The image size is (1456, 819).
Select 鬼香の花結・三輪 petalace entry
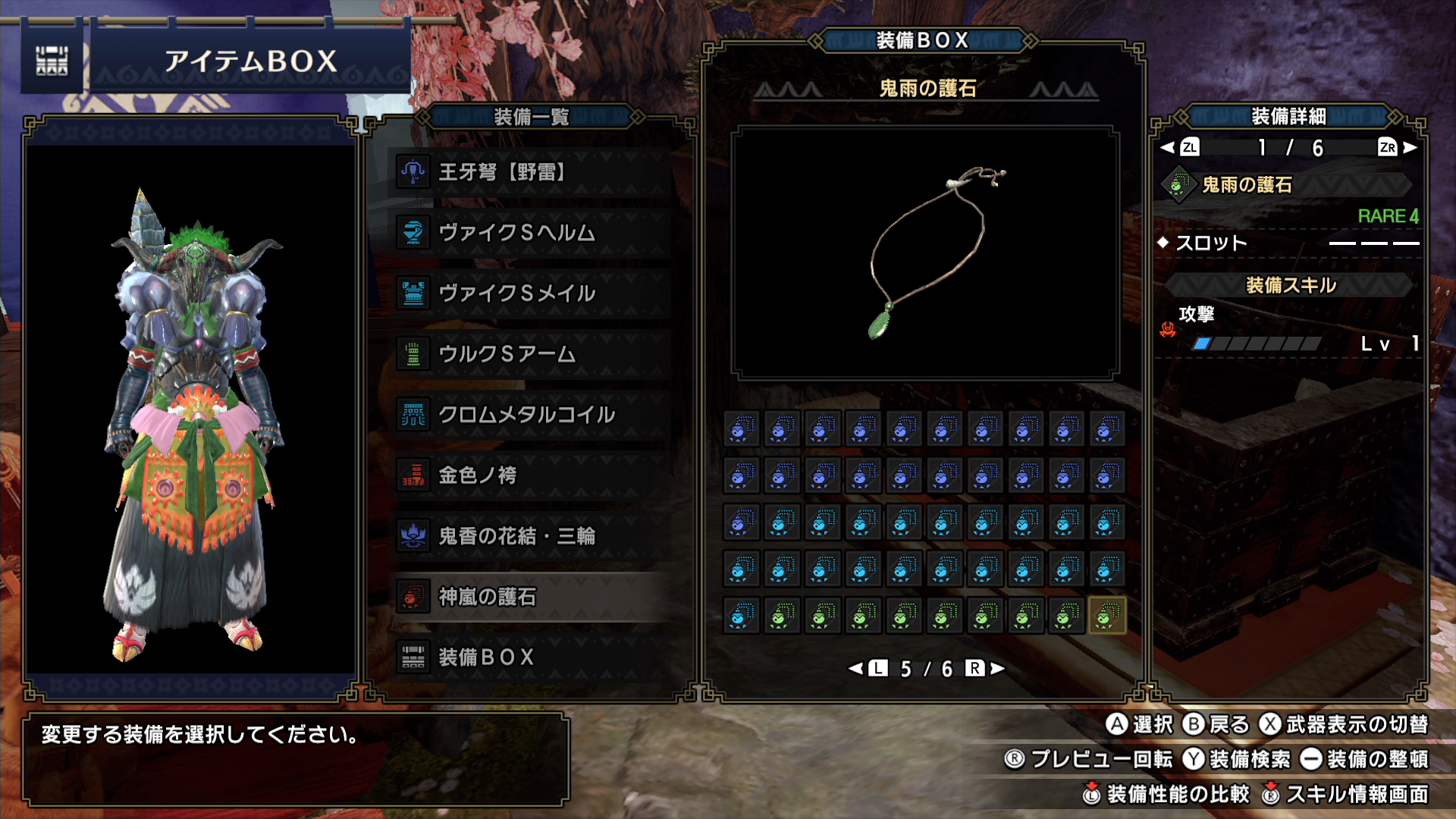click(x=531, y=536)
